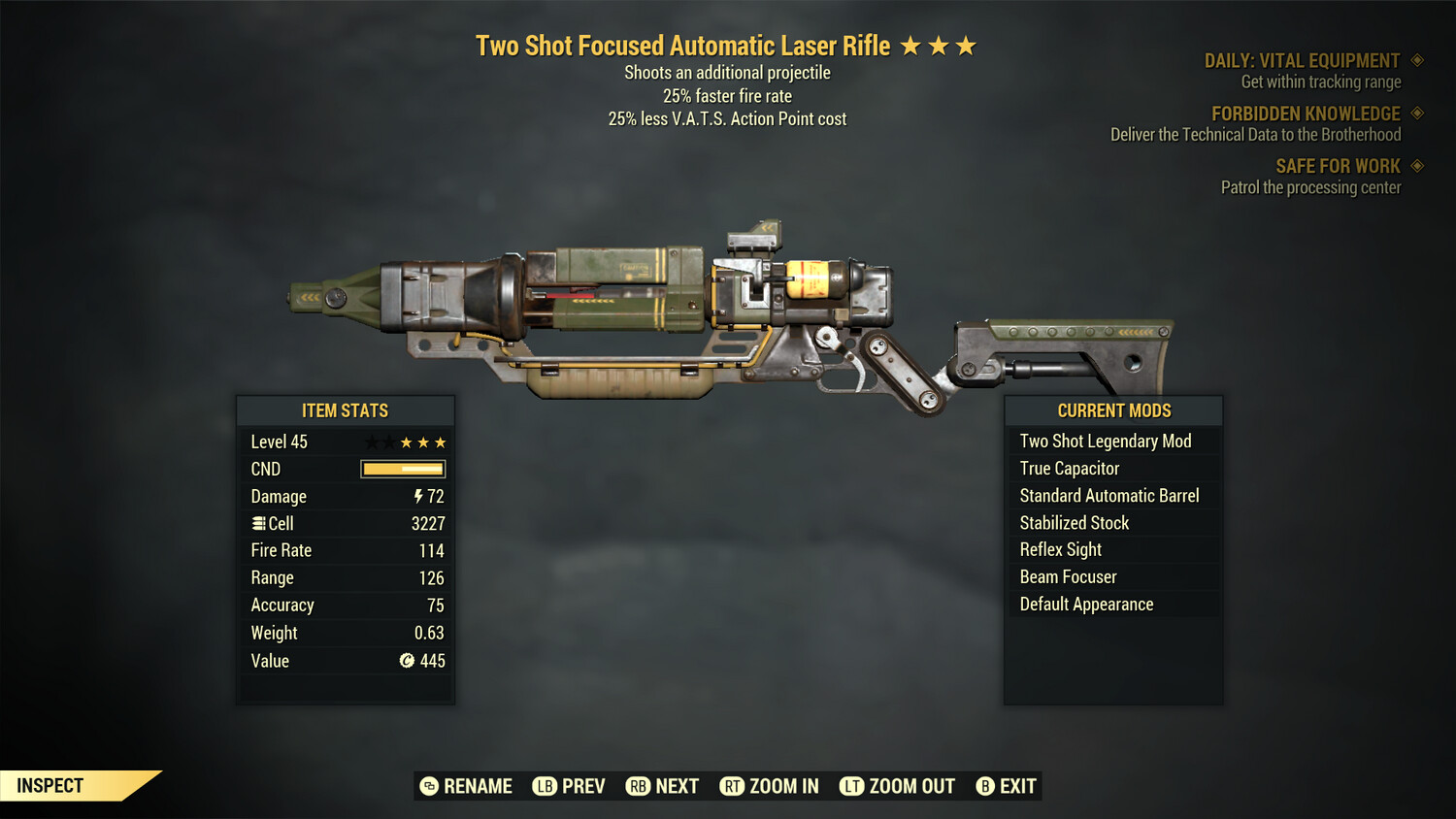Click the CND condition bar
The height and width of the screenshot is (819, 1456).
pos(401,469)
